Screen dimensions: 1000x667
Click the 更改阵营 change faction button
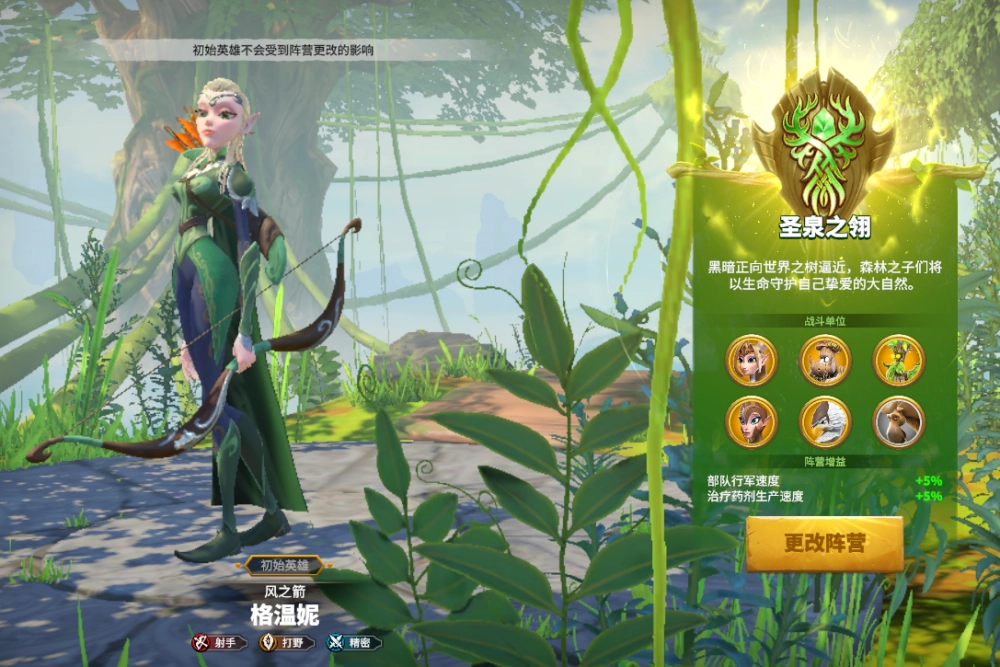[824, 544]
